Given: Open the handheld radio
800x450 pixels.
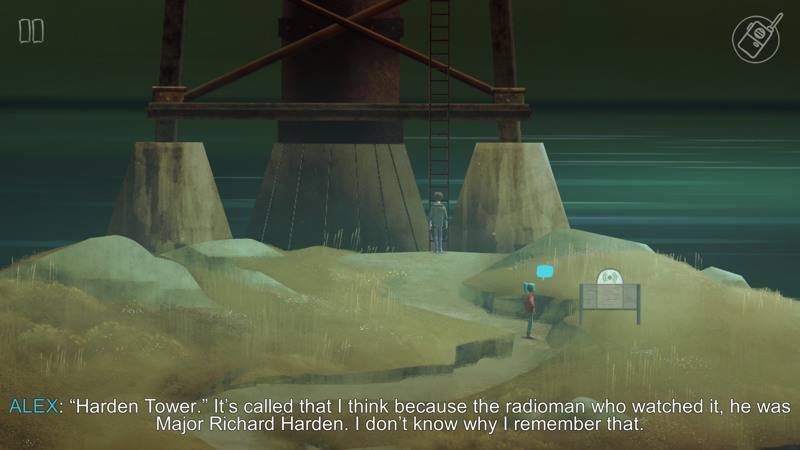Looking at the screenshot, I should tap(756, 38).
